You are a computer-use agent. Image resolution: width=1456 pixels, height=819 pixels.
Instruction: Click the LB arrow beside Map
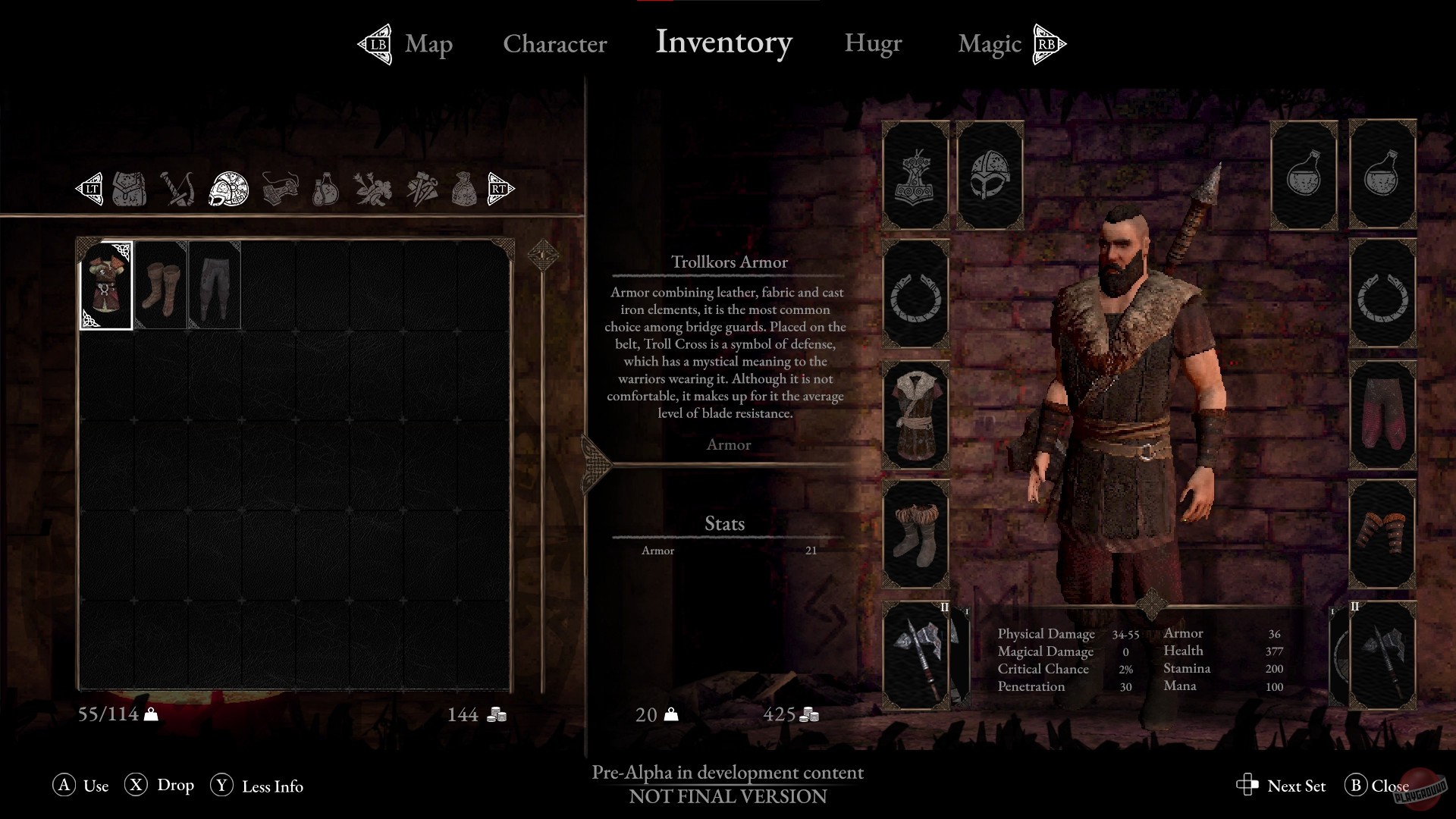[377, 44]
